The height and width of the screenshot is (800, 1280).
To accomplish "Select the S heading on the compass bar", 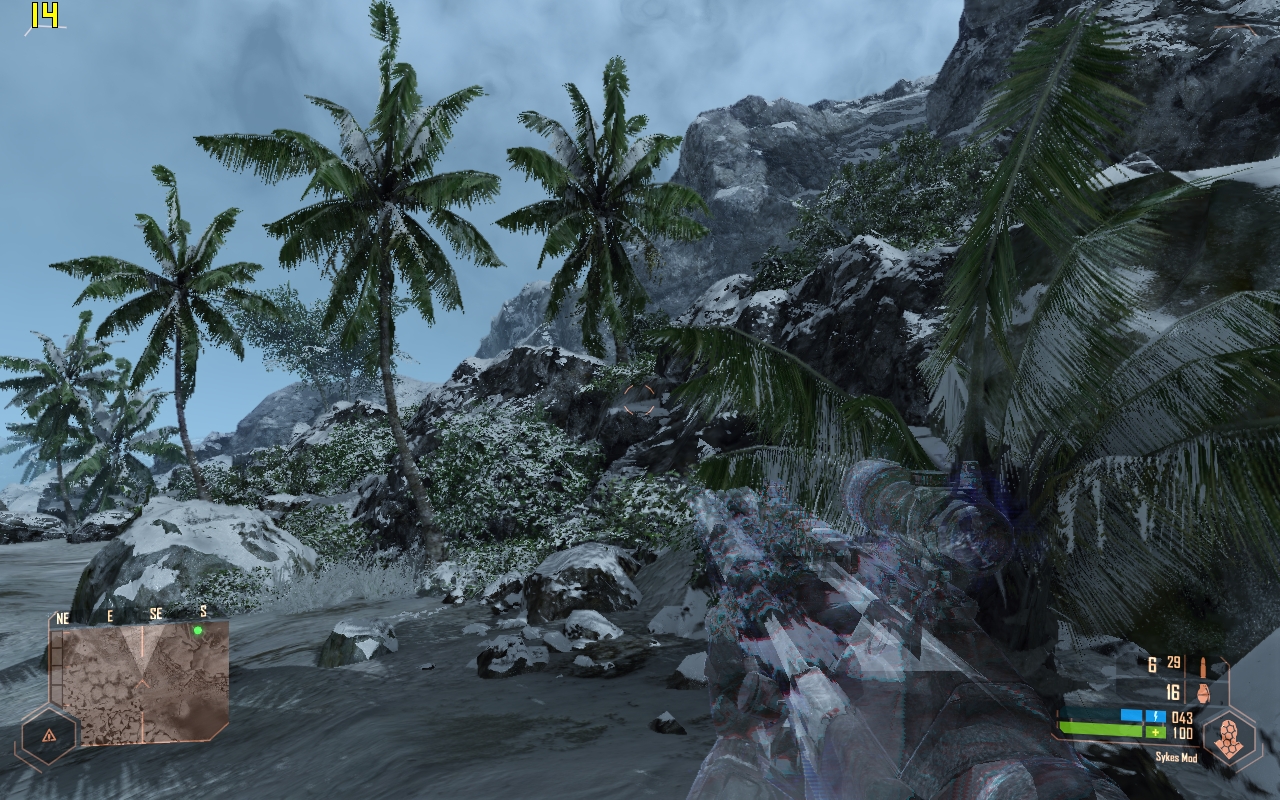I will (203, 612).
